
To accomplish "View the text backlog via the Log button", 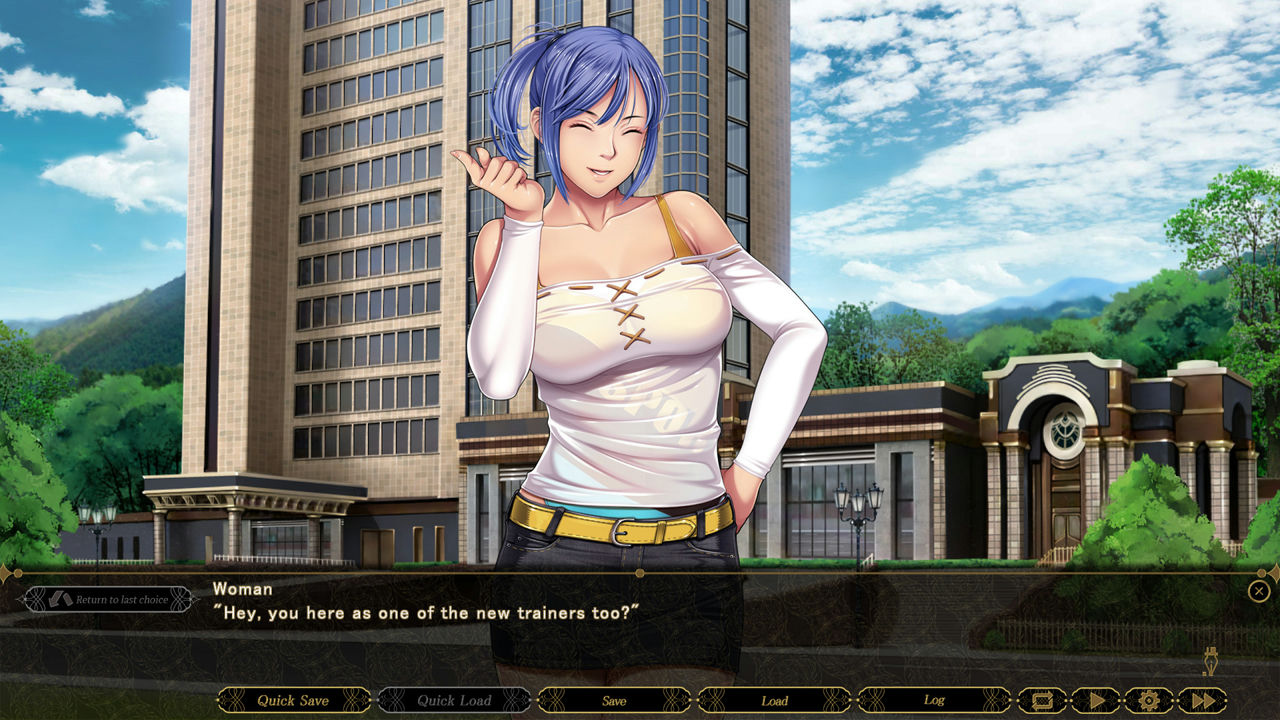I will pyautogui.click(x=936, y=701).
